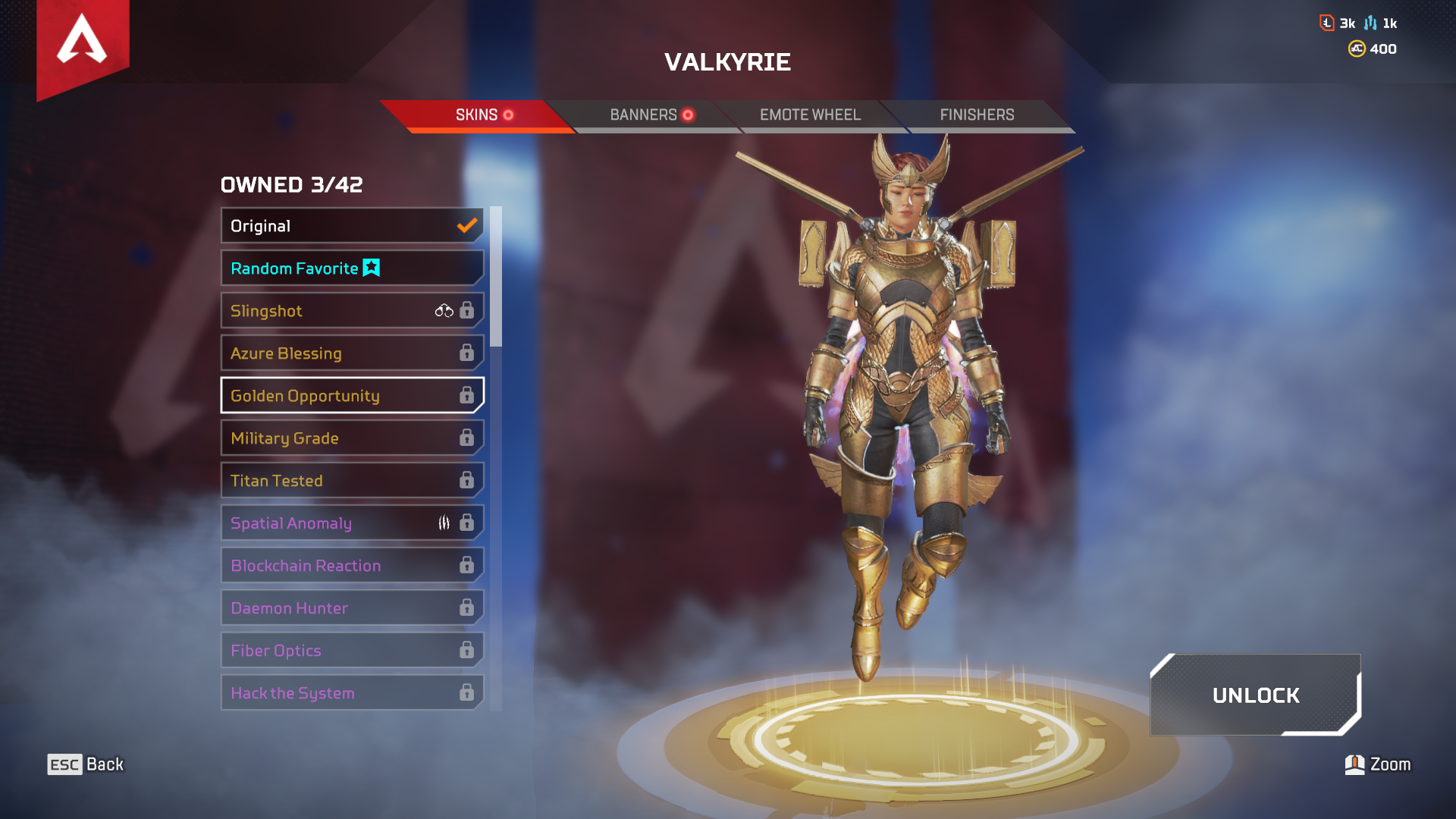The height and width of the screenshot is (819, 1456).
Task: Toggle the favorite star on Random Favorite
Action: pyautogui.click(x=371, y=268)
